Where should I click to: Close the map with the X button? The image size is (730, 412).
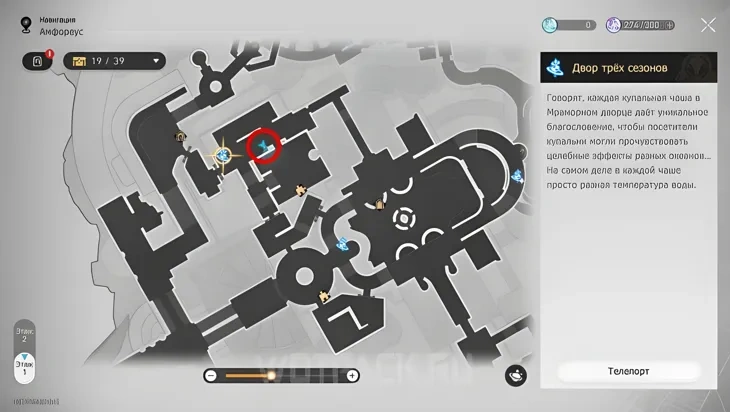point(708,25)
